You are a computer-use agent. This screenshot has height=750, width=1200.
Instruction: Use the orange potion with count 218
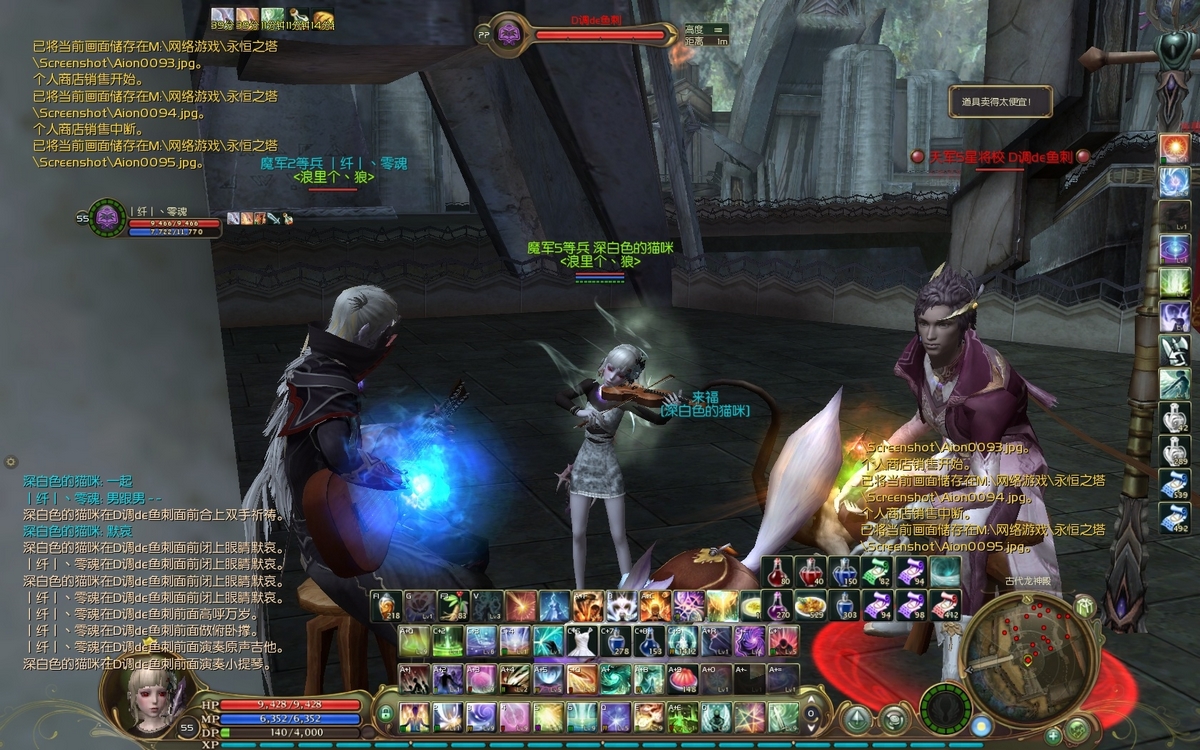[387, 606]
